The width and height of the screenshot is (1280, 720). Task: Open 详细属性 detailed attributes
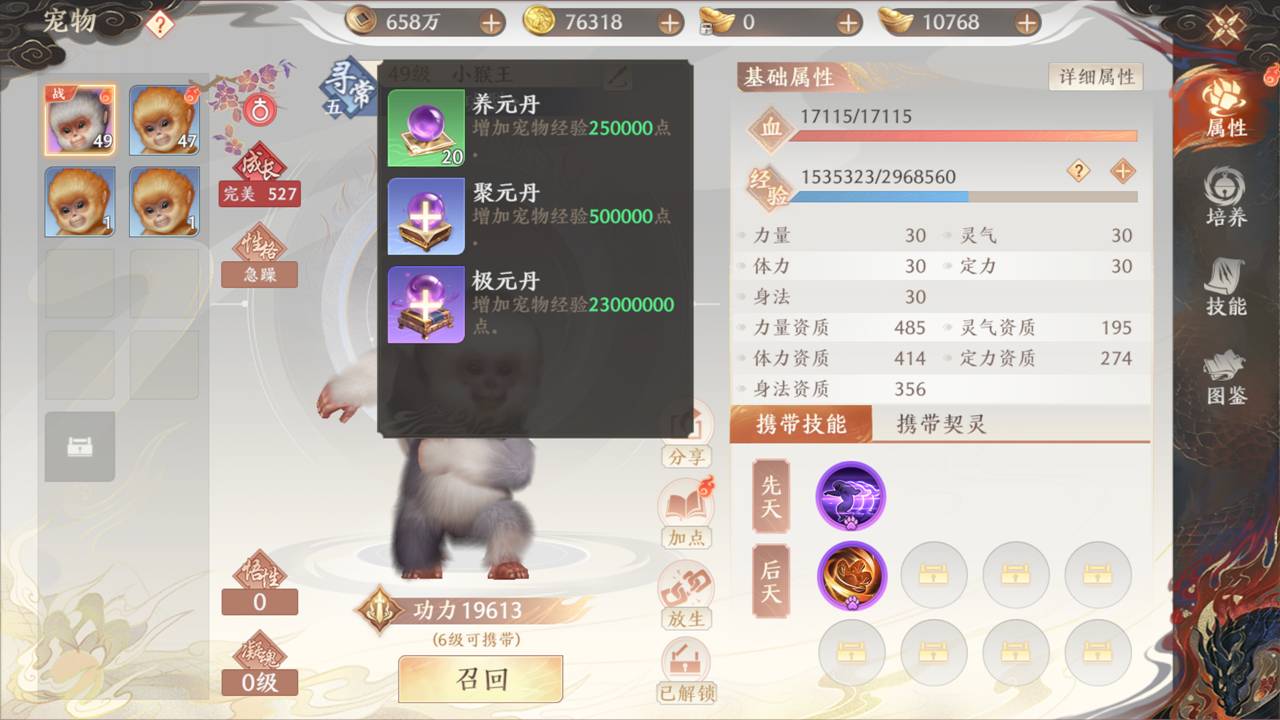1095,76
